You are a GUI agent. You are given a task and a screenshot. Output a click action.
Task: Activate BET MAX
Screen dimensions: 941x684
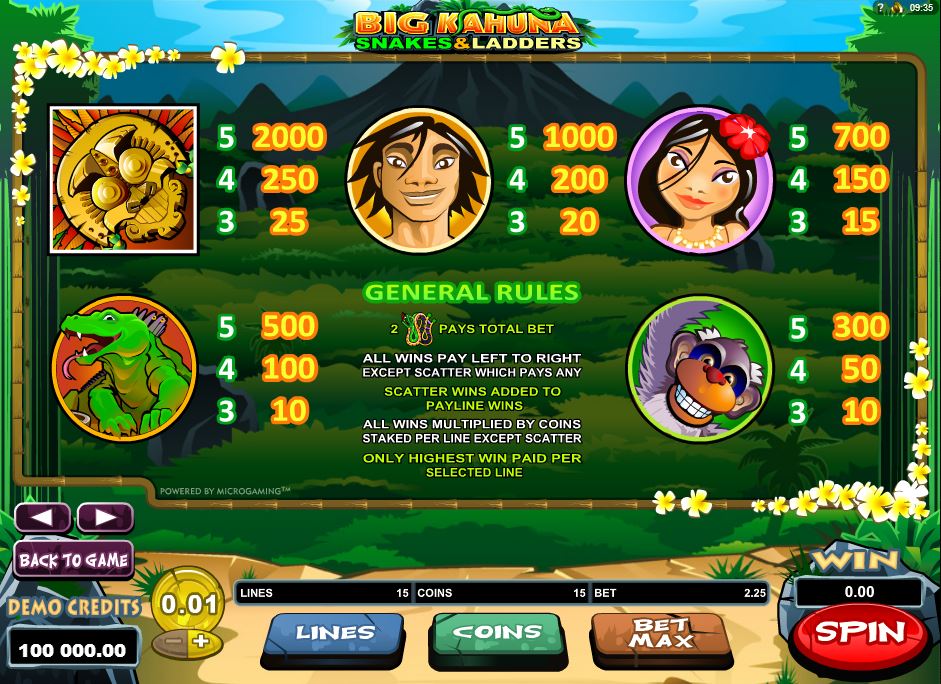point(659,634)
